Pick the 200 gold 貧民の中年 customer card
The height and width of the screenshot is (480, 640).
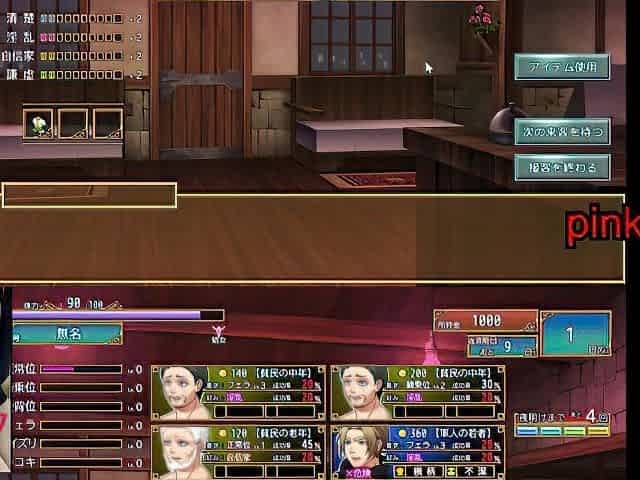(x=418, y=392)
